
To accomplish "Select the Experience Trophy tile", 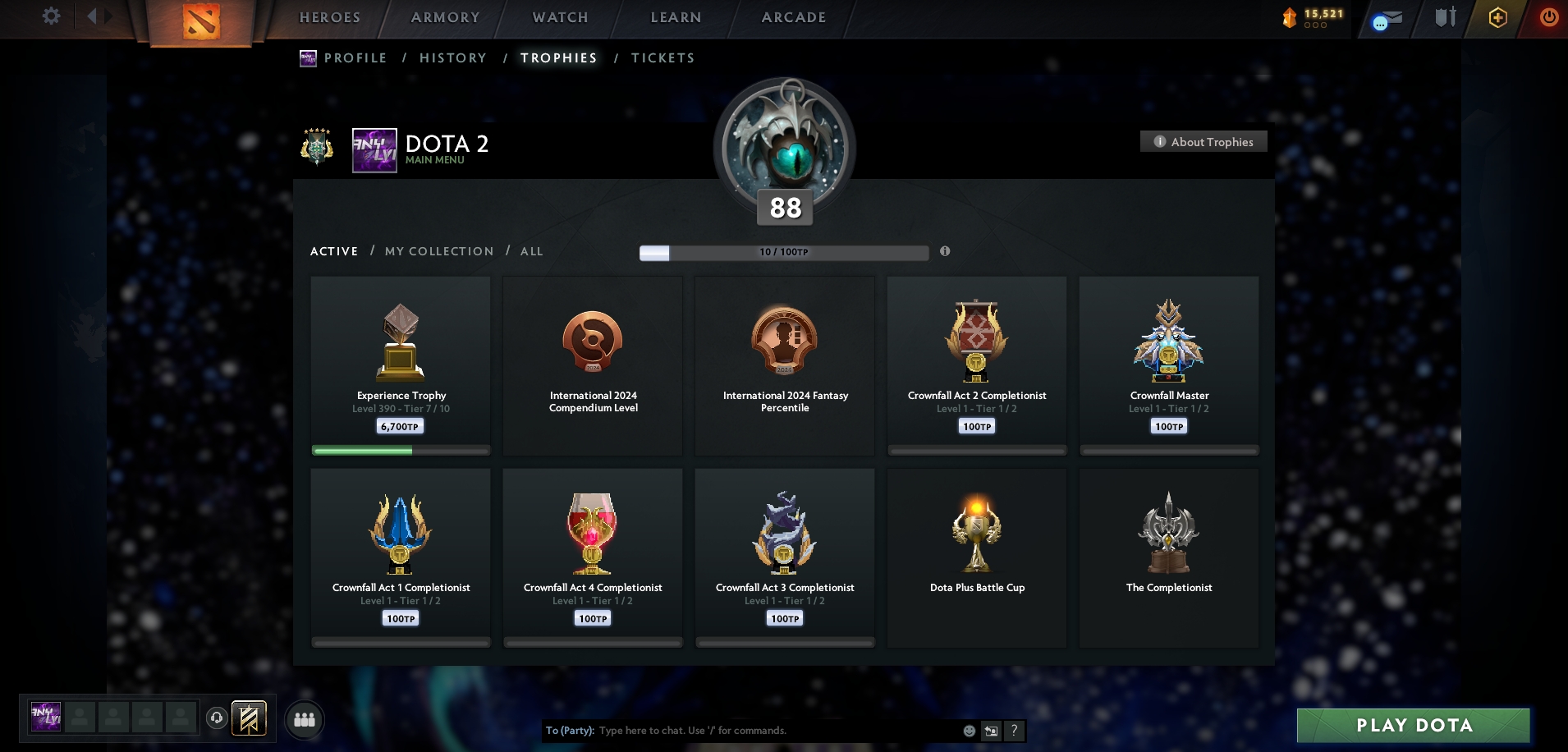I will pyautogui.click(x=401, y=365).
